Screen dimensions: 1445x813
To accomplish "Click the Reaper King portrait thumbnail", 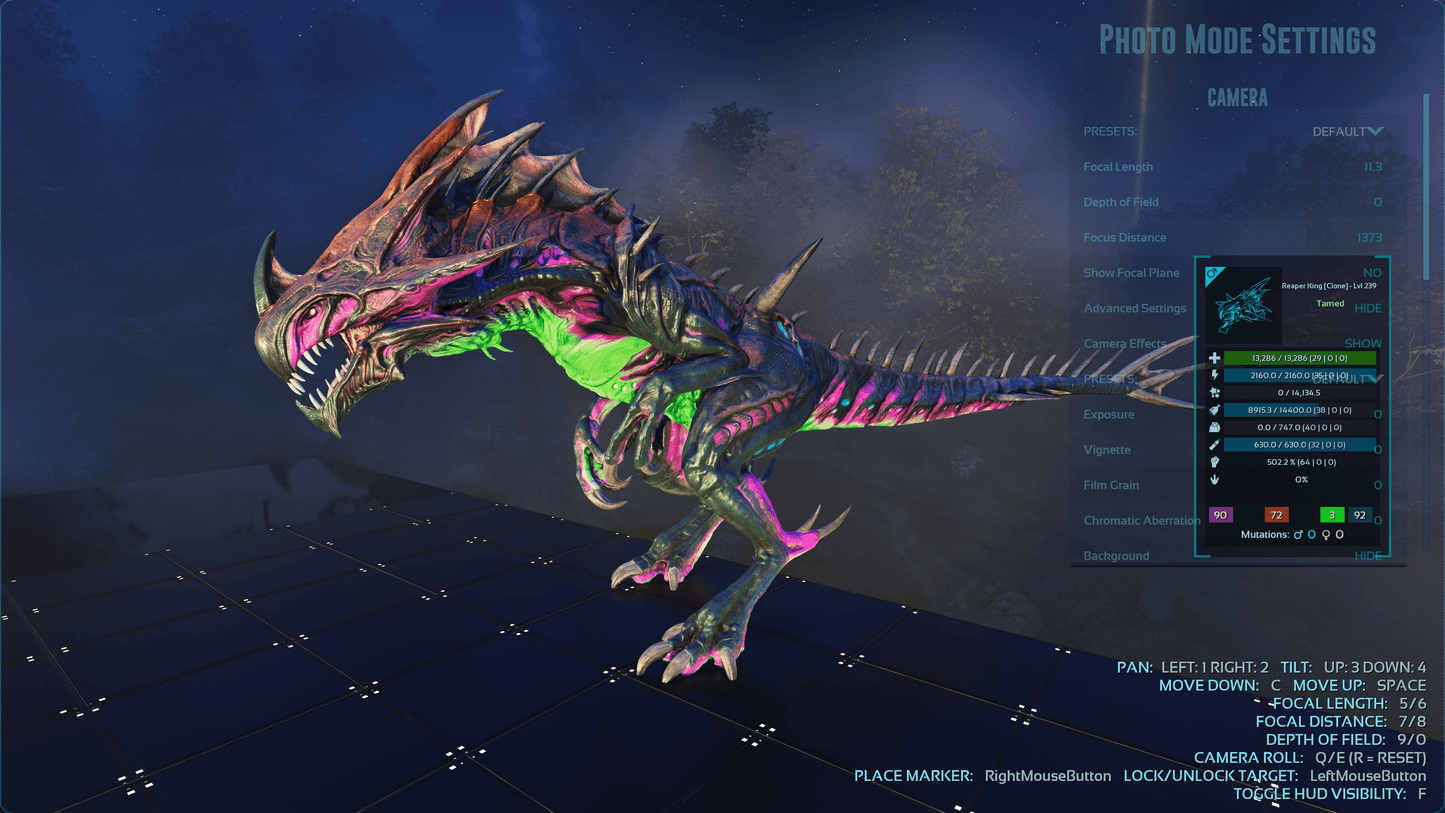I will pos(1243,305).
